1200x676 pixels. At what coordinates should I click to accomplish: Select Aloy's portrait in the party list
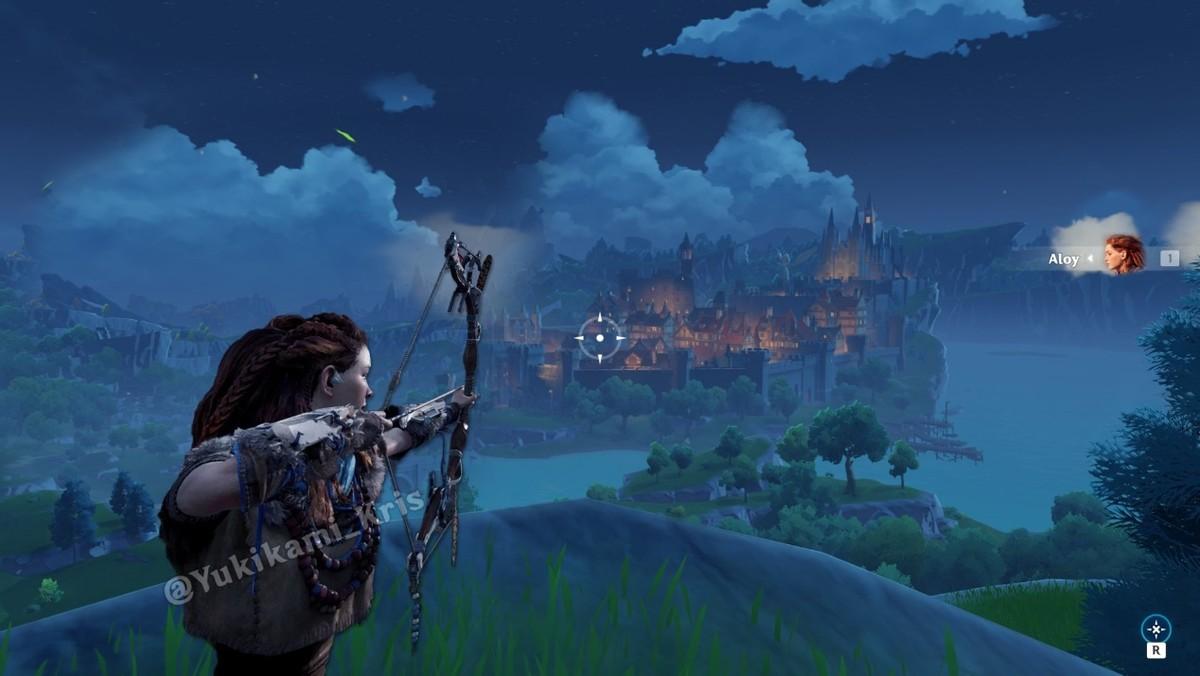[x=1124, y=255]
